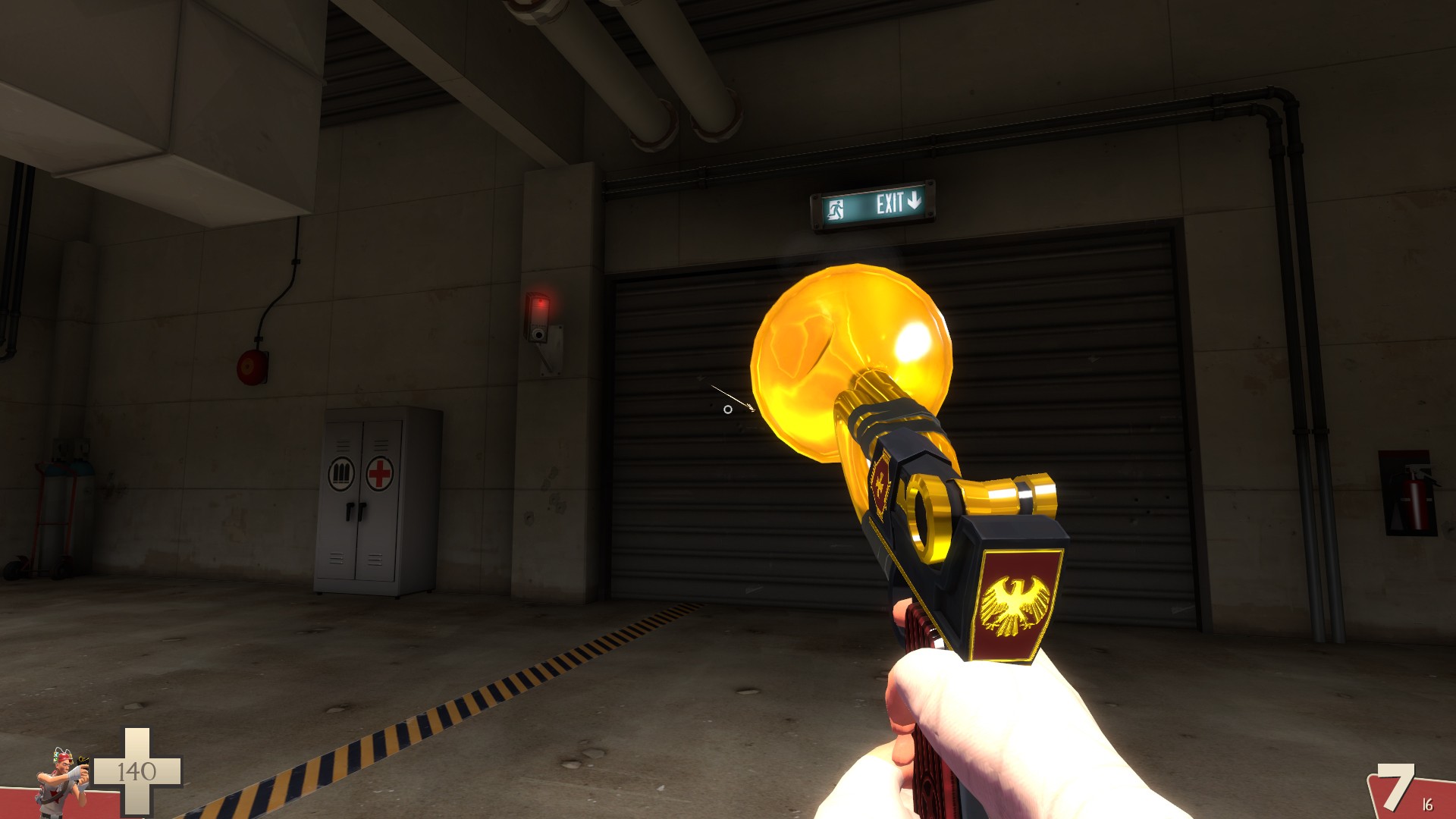Click the red fire alarm bell on the wall
The image size is (1456, 819).
pyautogui.click(x=250, y=366)
